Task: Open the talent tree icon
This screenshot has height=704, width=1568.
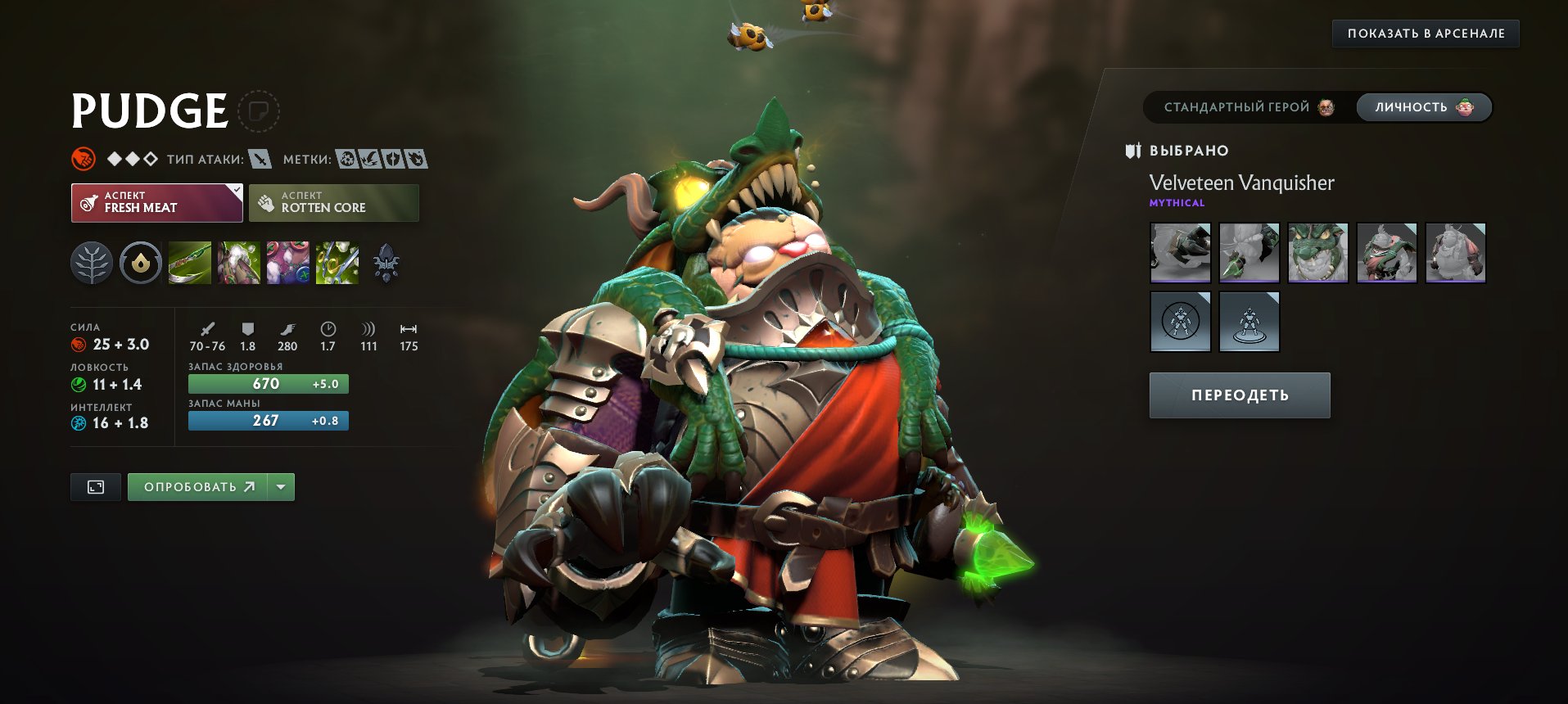Action: point(92,263)
